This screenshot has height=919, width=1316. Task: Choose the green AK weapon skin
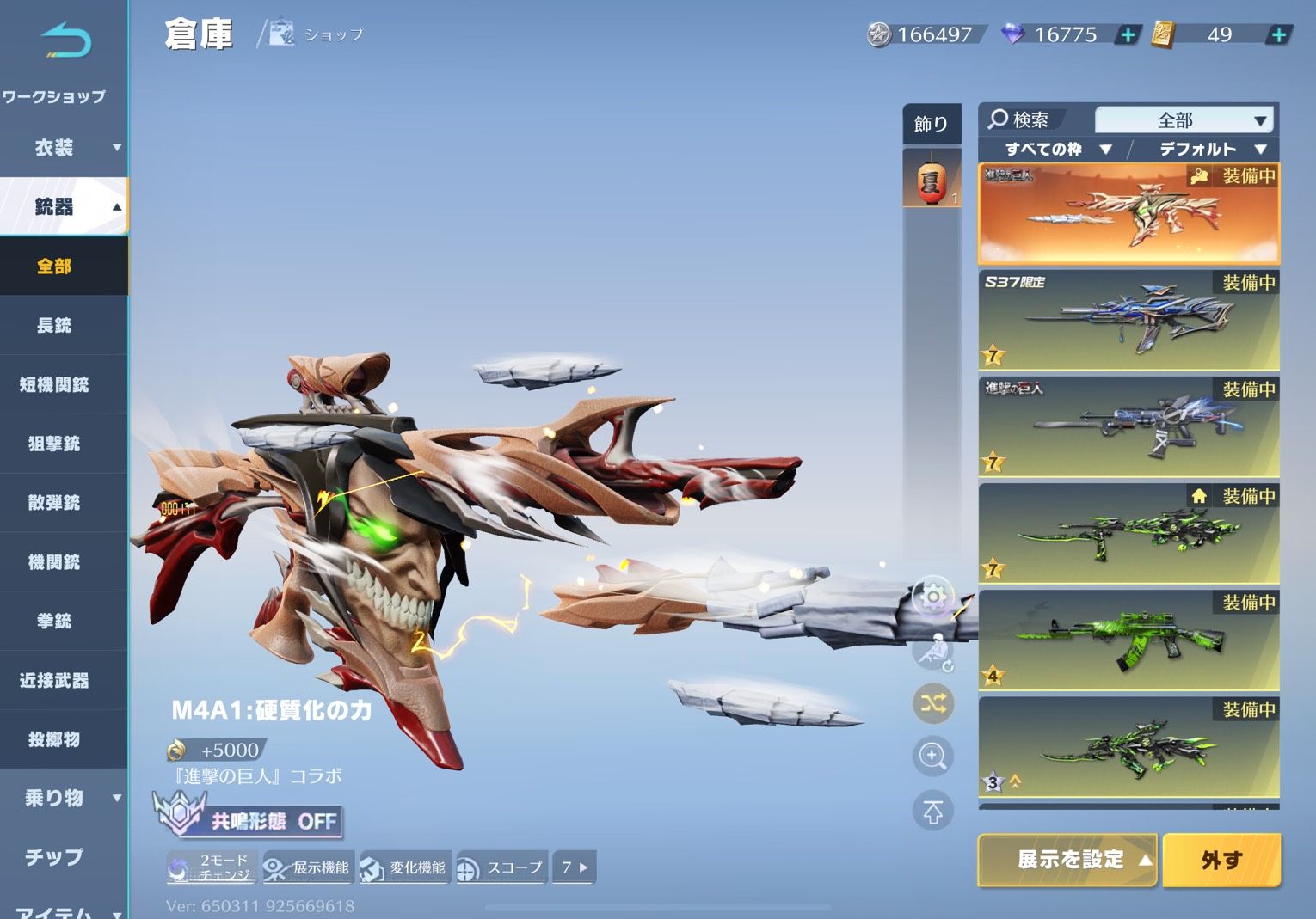pos(1128,640)
